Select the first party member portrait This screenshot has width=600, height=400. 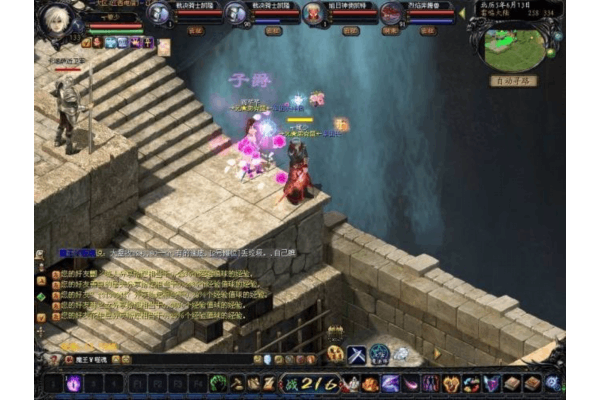click(x=159, y=13)
